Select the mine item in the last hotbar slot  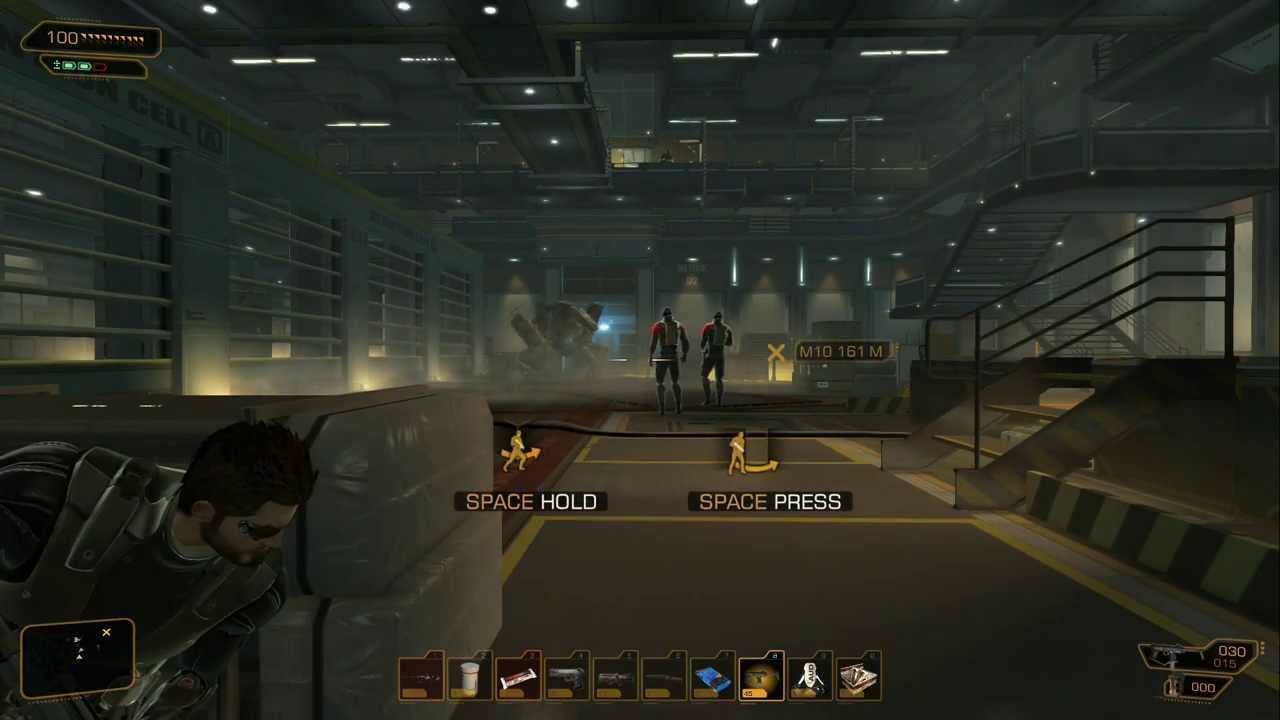858,675
